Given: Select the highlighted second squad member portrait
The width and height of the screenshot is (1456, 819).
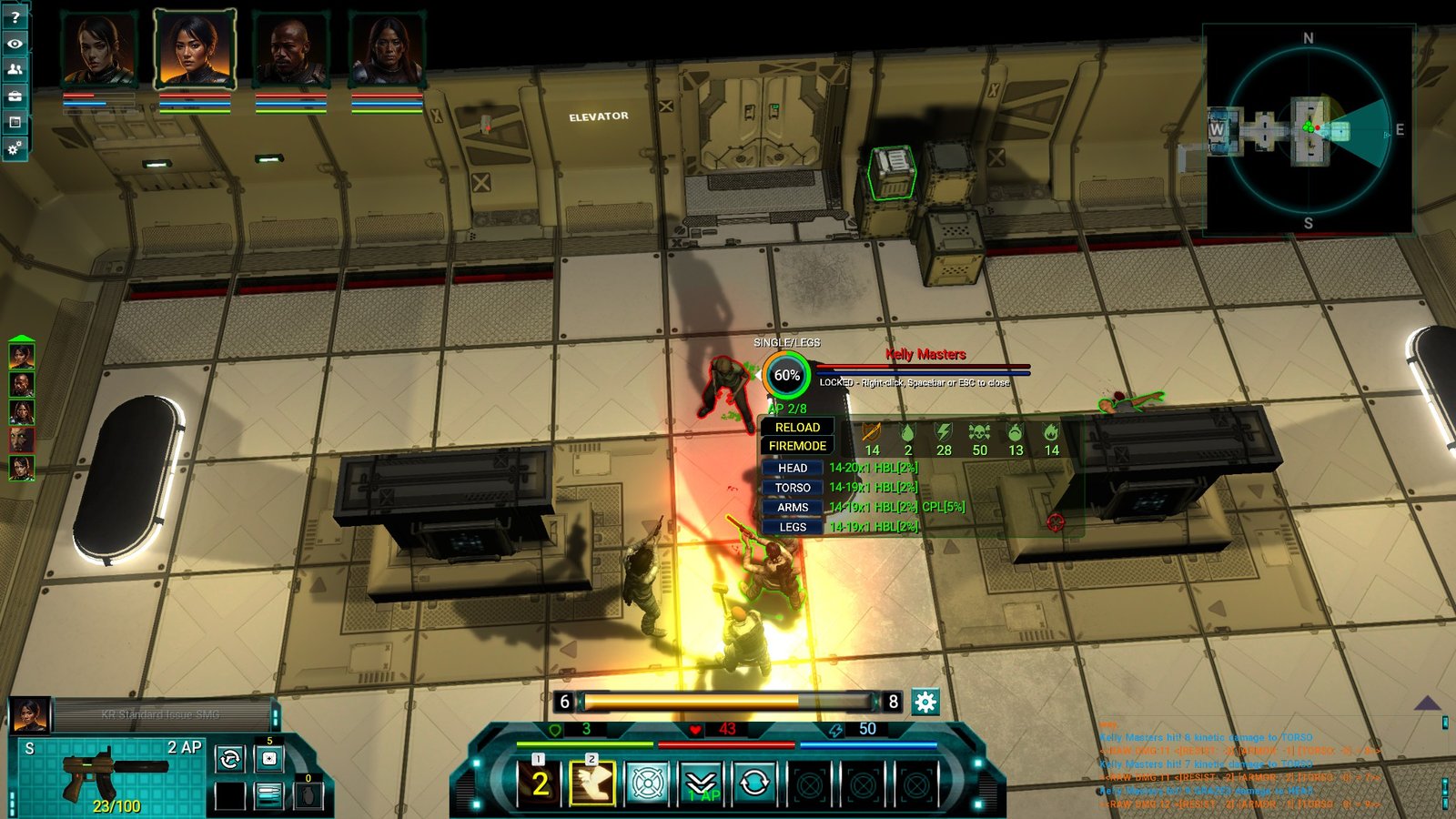Looking at the screenshot, I should click(194, 50).
